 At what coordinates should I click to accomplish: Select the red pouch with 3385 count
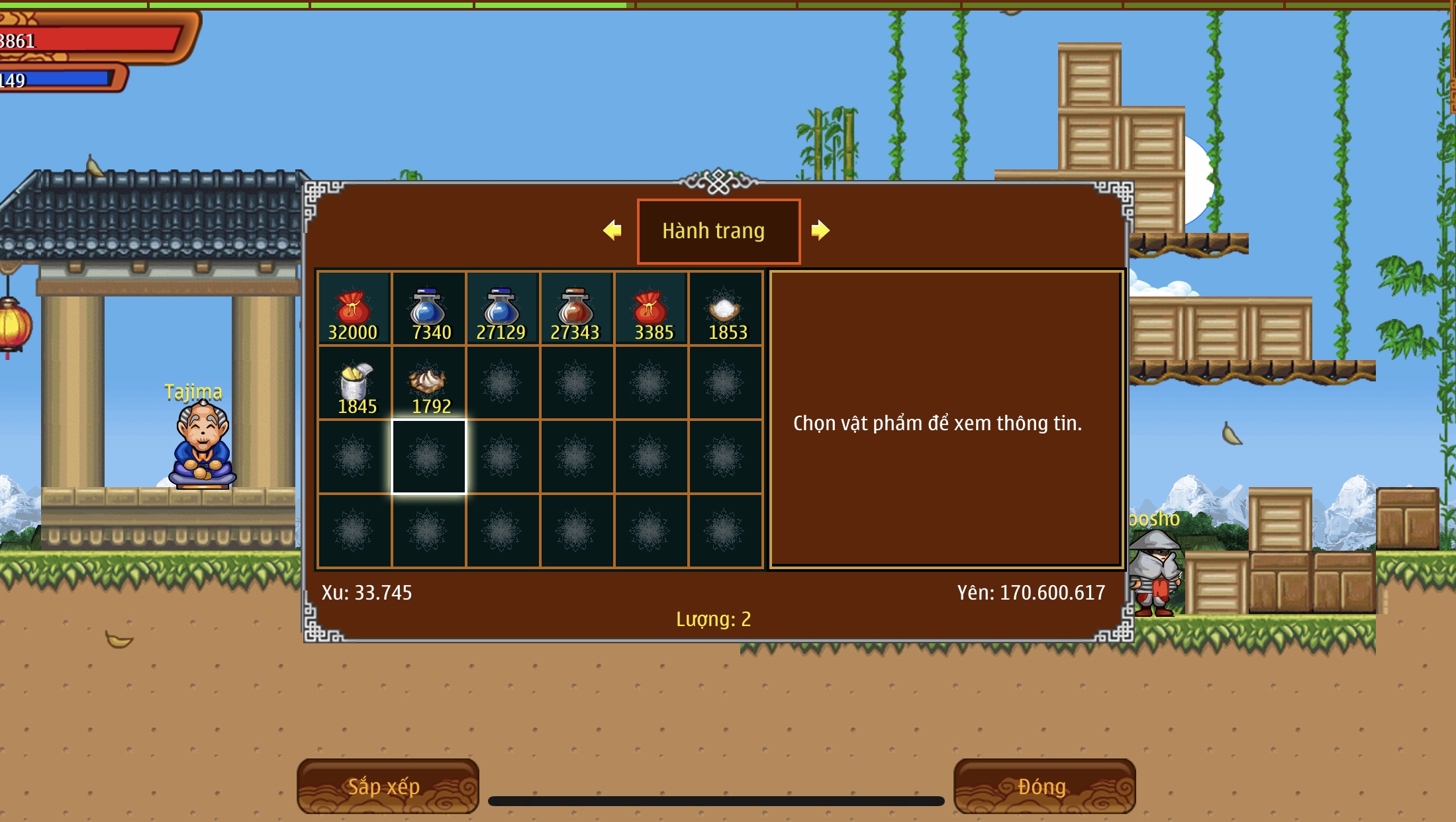pyautogui.click(x=651, y=309)
